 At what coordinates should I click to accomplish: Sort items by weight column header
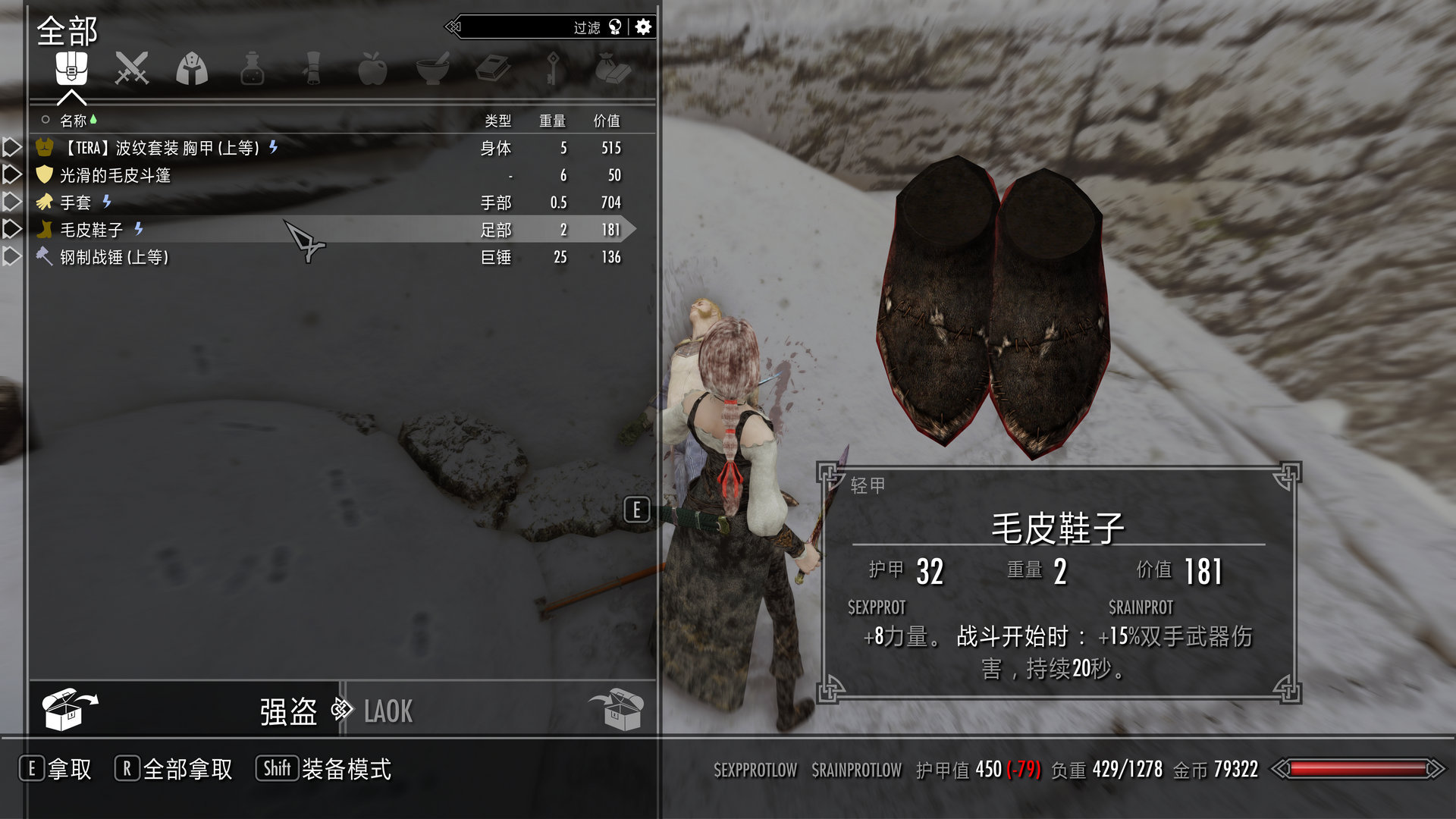point(552,121)
